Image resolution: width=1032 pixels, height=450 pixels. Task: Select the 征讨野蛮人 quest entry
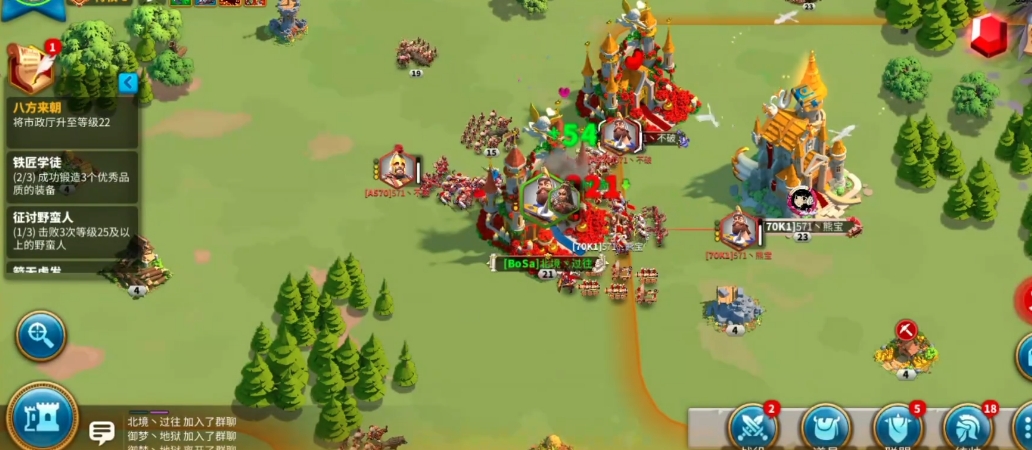click(x=70, y=230)
